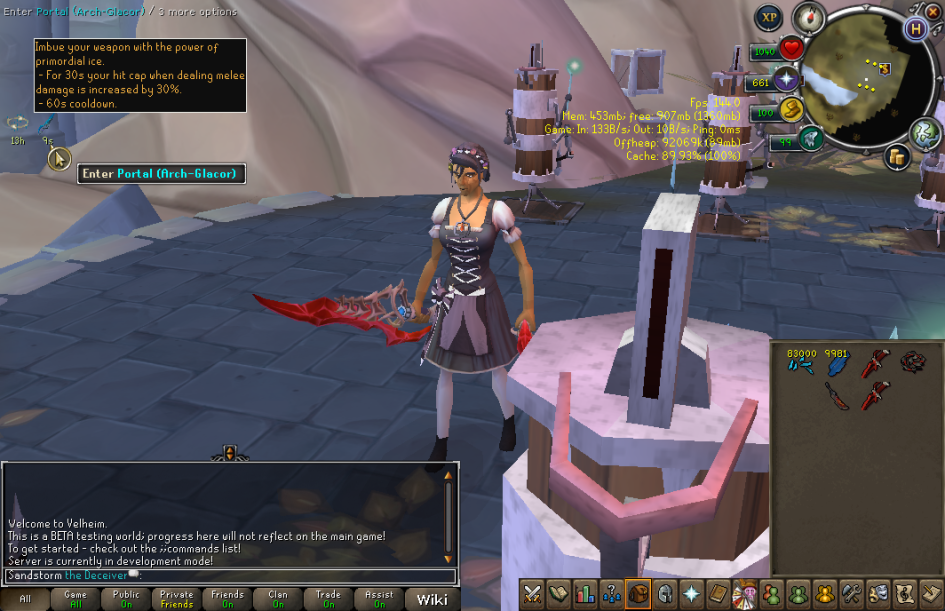Click the purple H orb by the minimap
The height and width of the screenshot is (611, 945).
pos(915,28)
